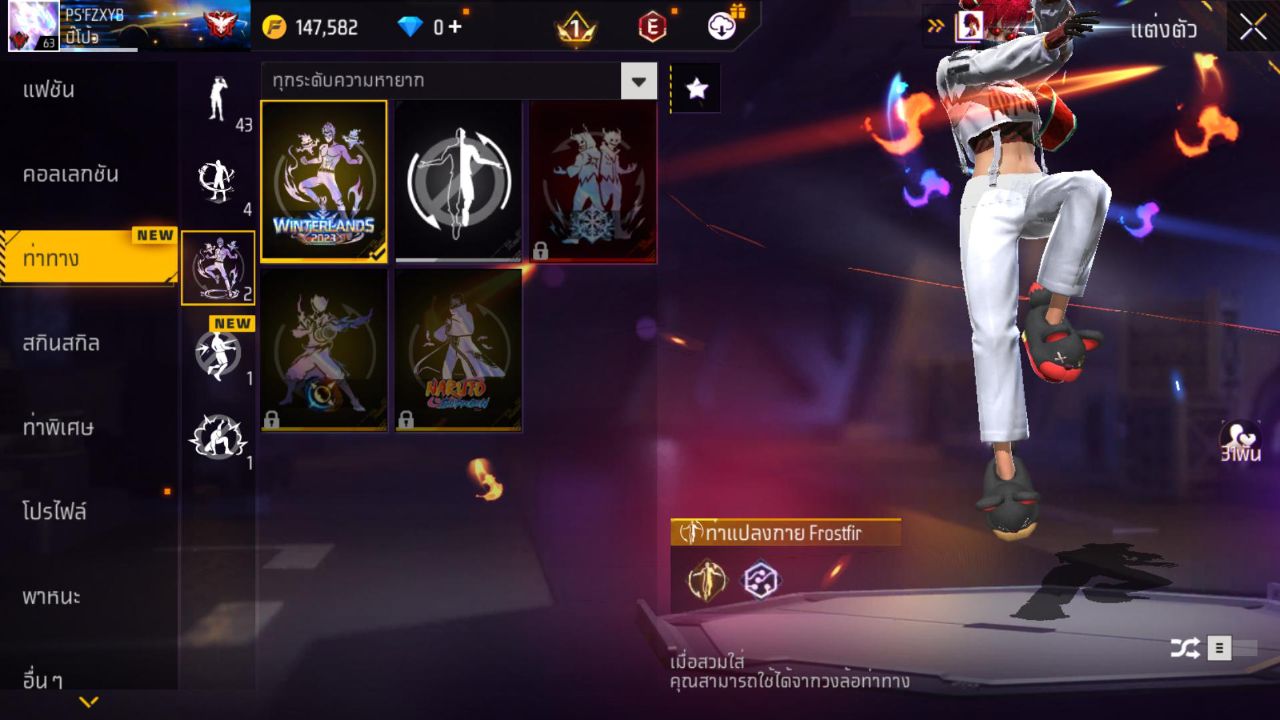Expand the อื่นๆ sidebar item with the chevron
The image size is (1280, 720).
coord(90,700)
